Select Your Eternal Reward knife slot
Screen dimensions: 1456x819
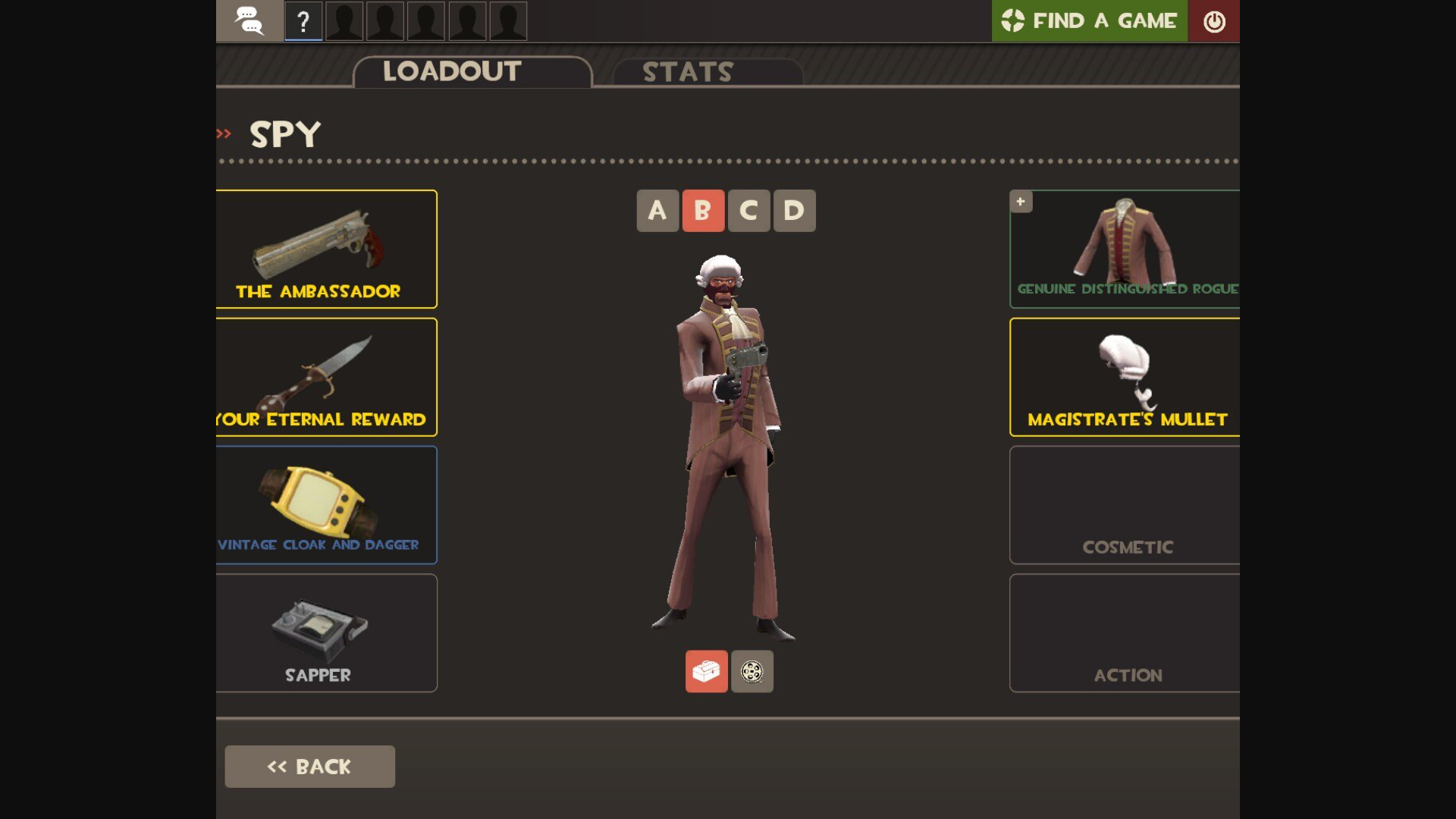click(x=326, y=377)
